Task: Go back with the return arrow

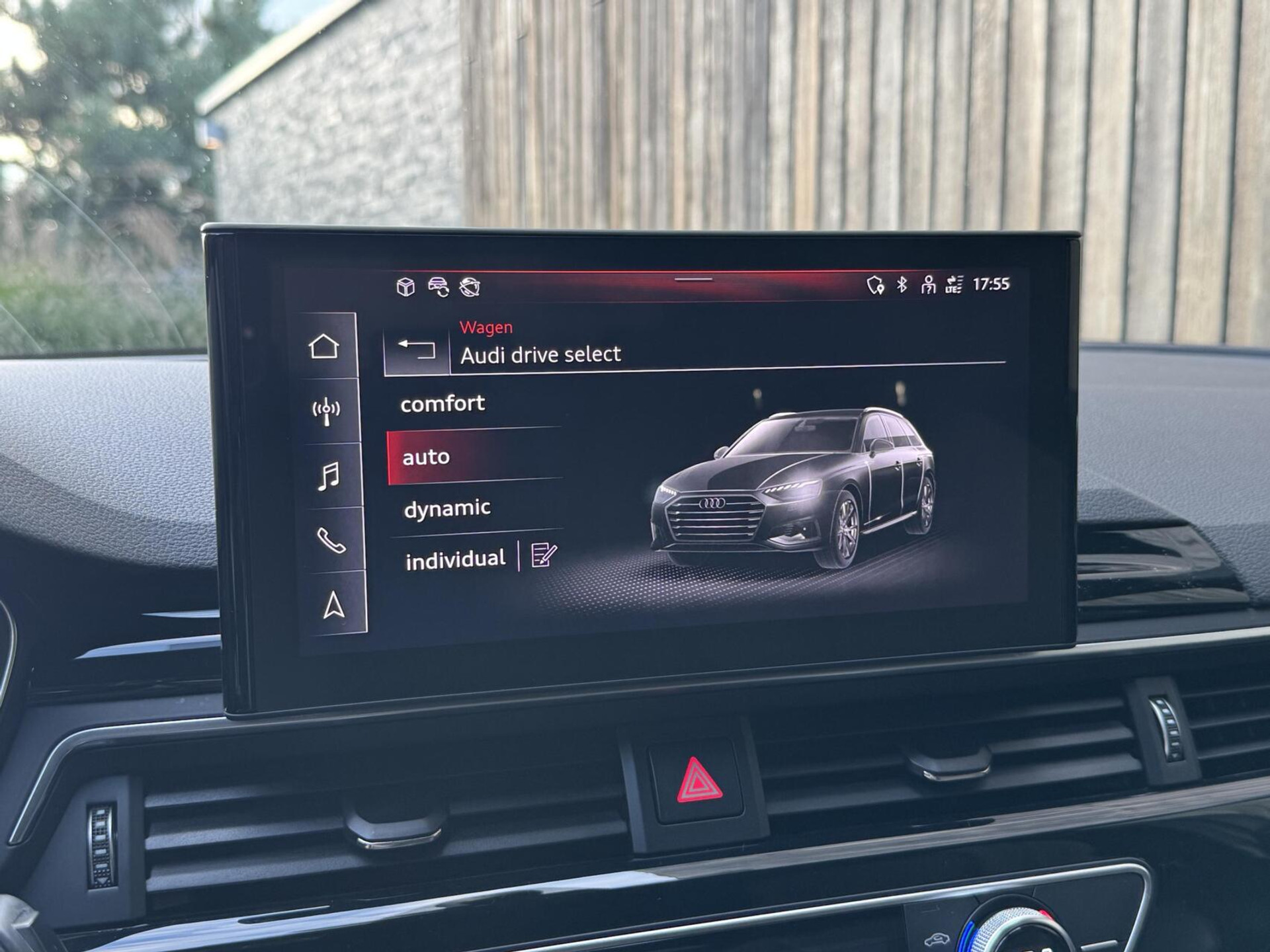Action: click(417, 349)
